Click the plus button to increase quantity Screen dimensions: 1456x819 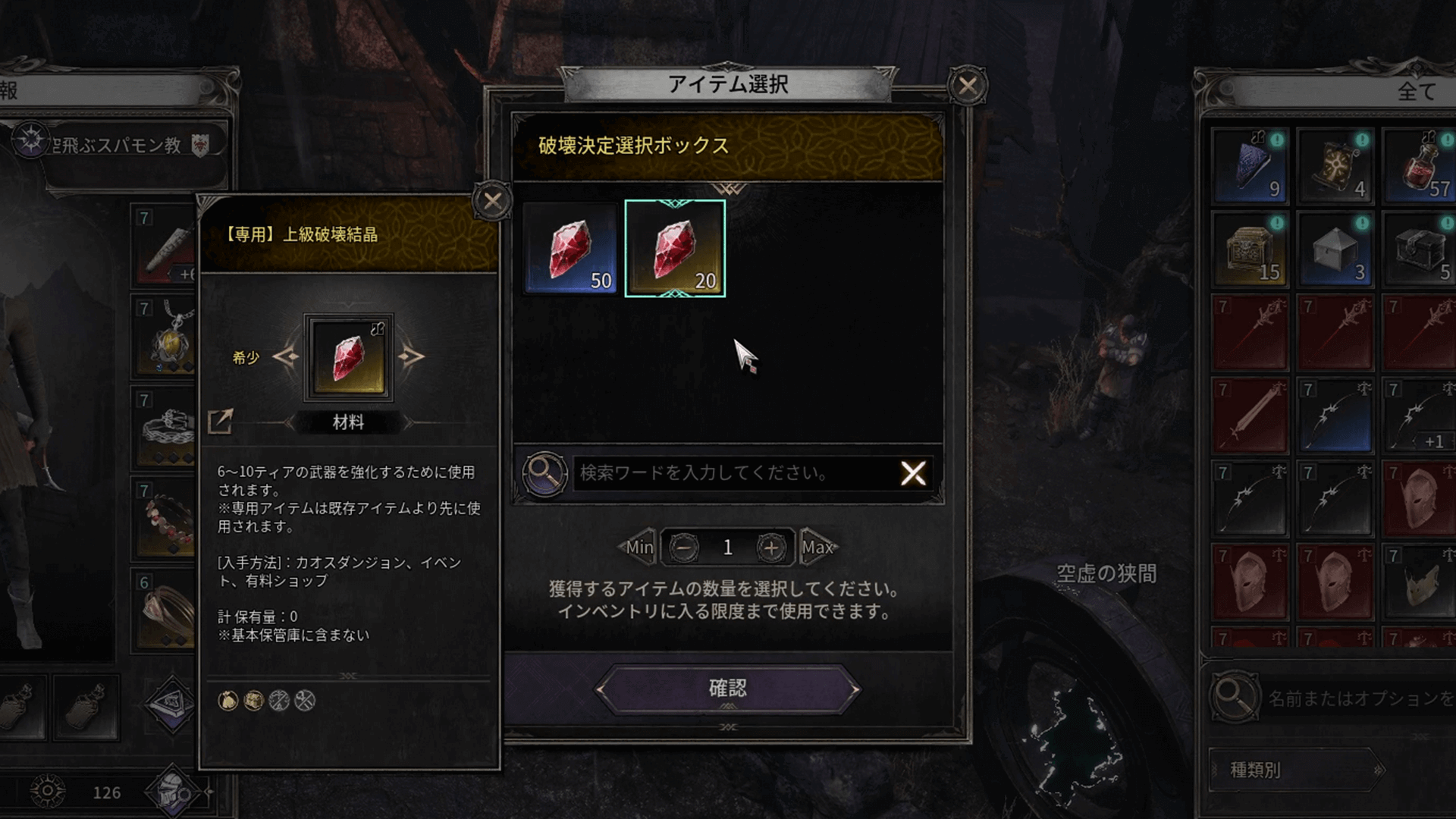773,546
